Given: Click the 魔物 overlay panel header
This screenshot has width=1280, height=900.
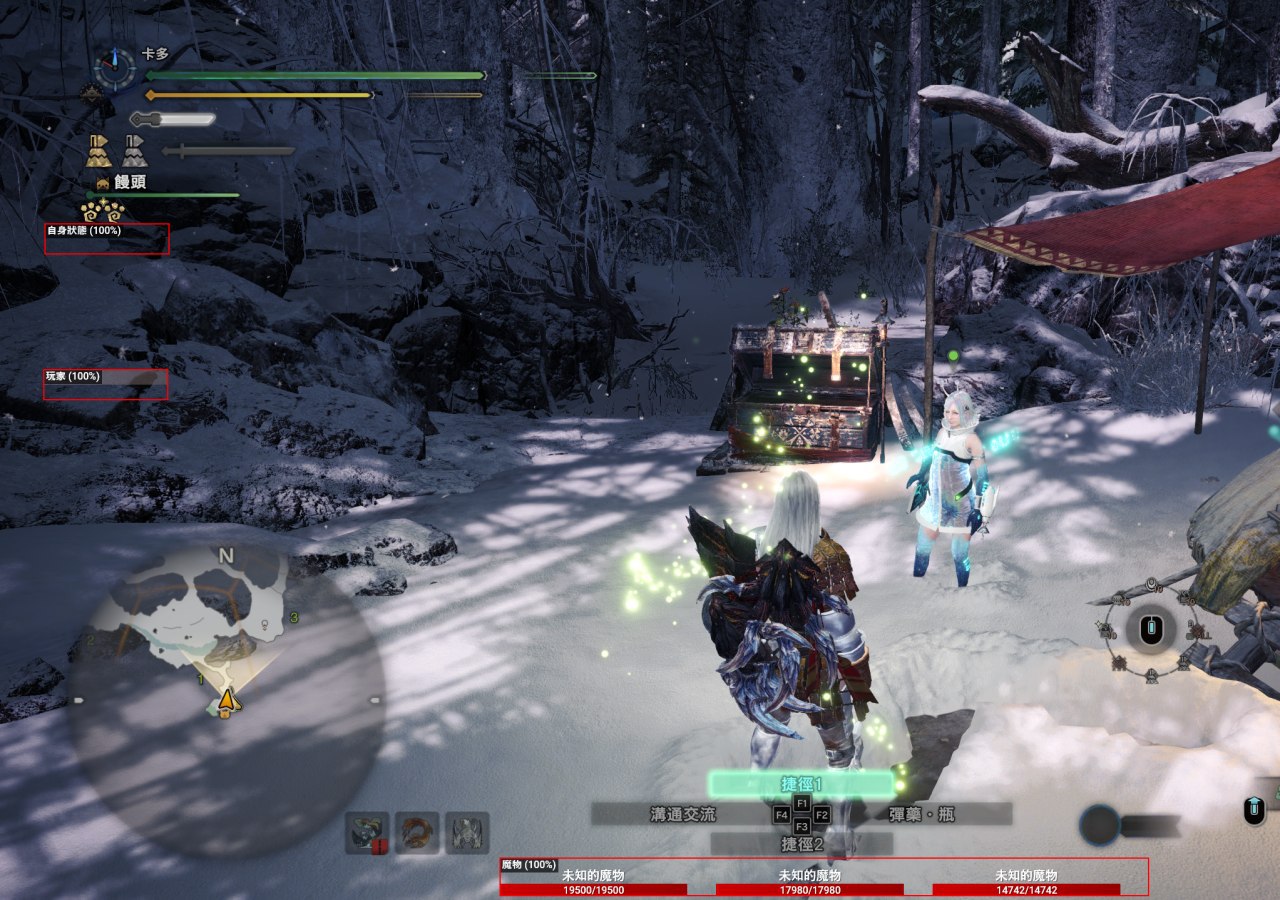Looking at the screenshot, I should coord(528,865).
